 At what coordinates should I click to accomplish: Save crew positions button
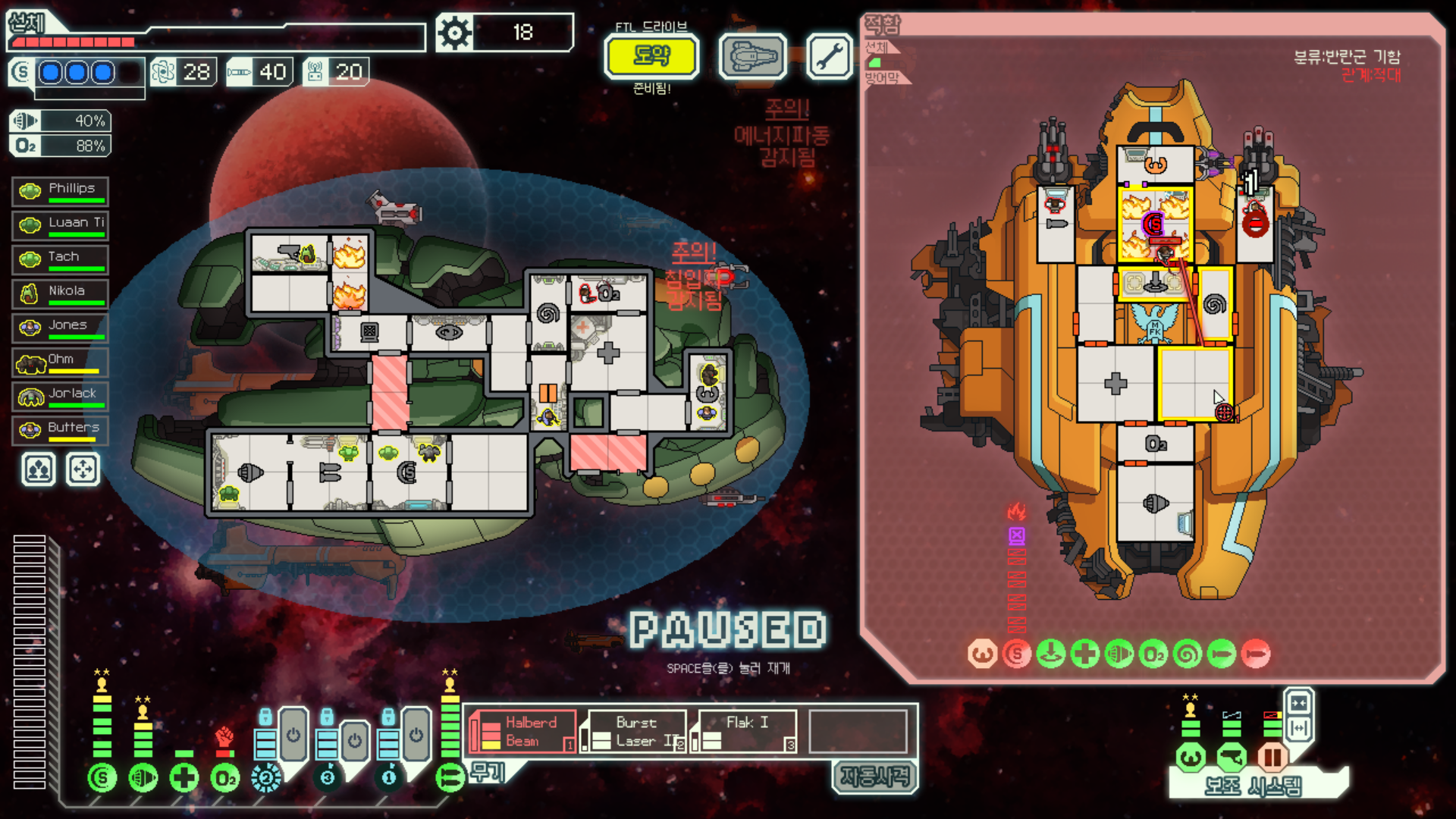(39, 469)
